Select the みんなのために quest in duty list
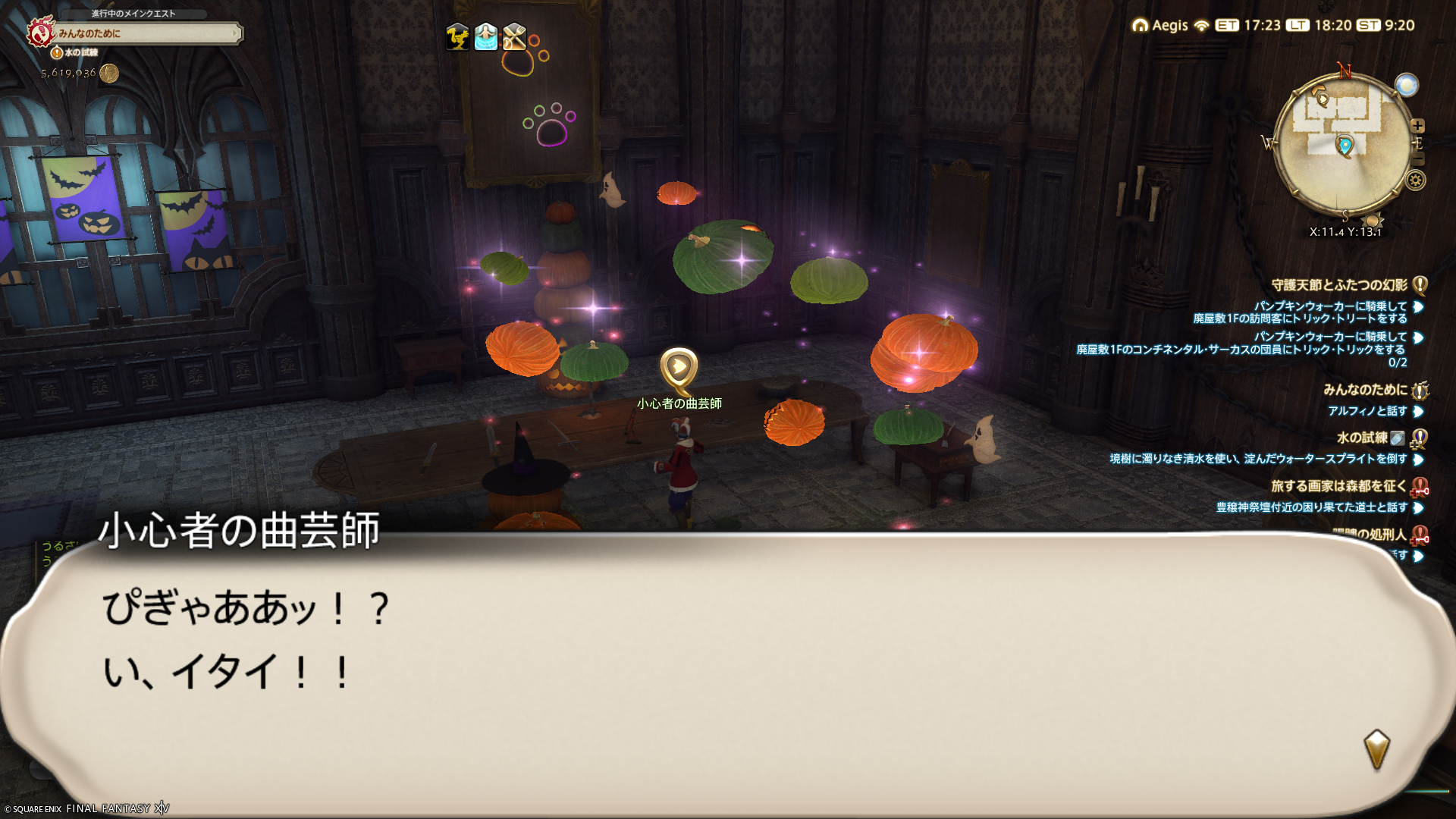The height and width of the screenshot is (819, 1456). point(1364,390)
